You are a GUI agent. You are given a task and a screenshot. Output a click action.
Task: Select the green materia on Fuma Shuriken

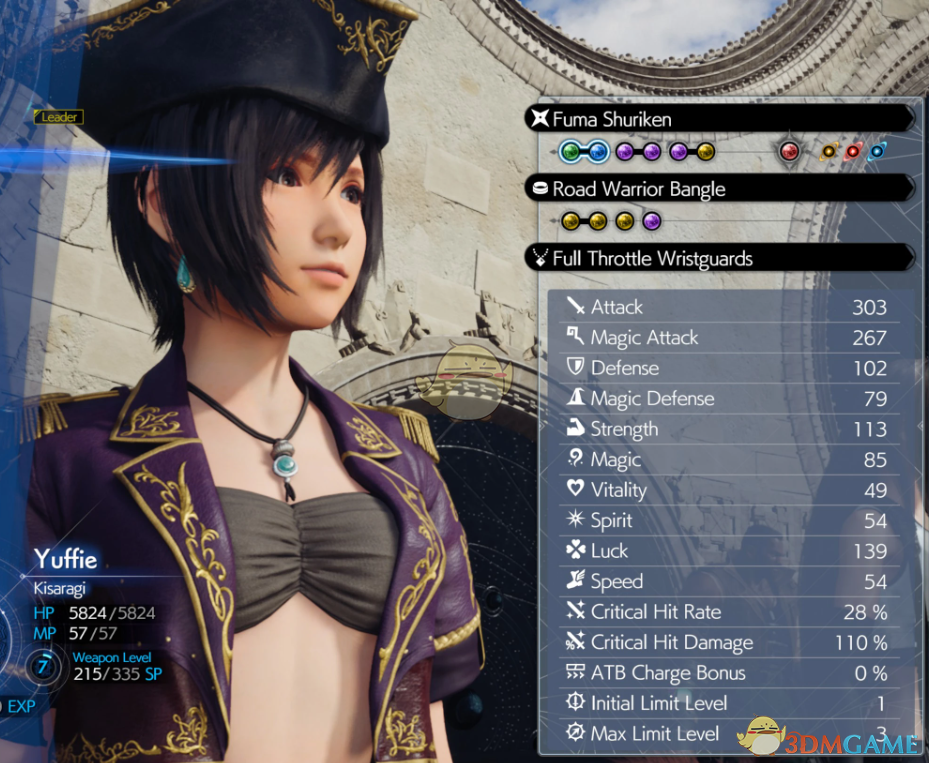point(571,152)
